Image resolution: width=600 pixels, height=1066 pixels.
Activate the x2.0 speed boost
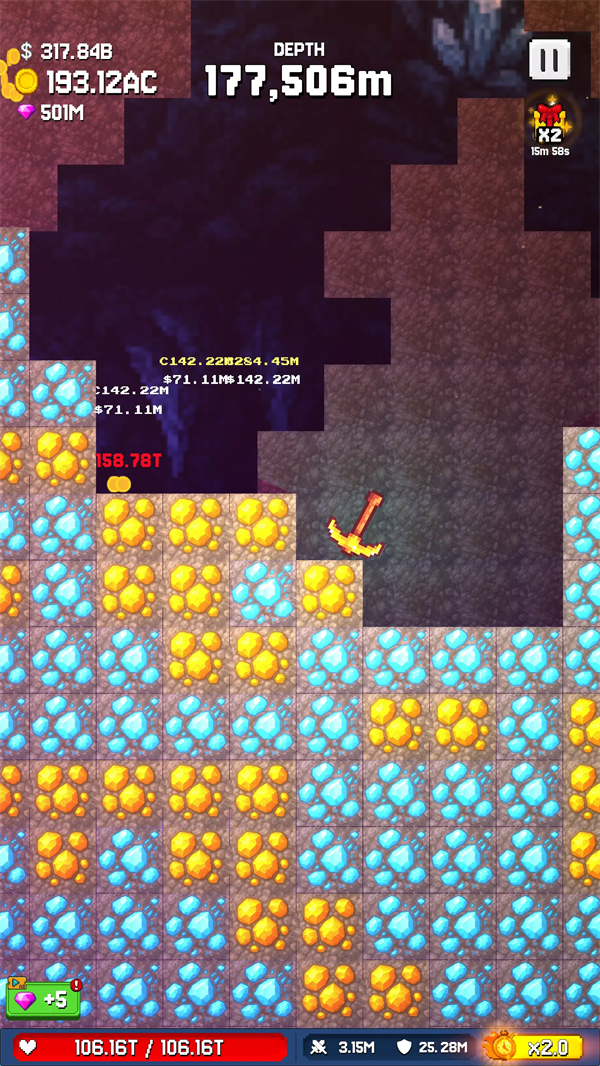tap(534, 1047)
